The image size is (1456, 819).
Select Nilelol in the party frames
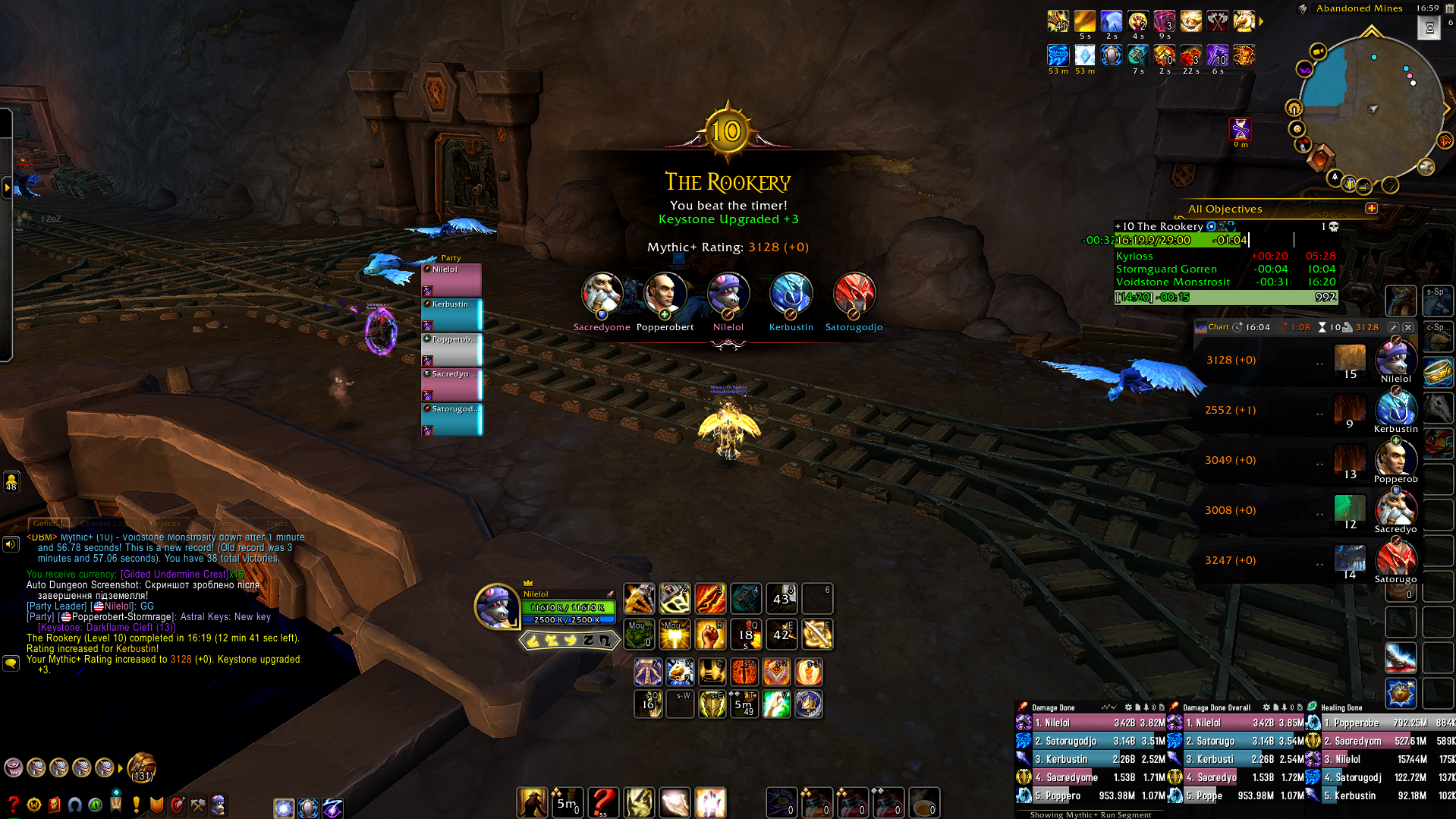[451, 279]
